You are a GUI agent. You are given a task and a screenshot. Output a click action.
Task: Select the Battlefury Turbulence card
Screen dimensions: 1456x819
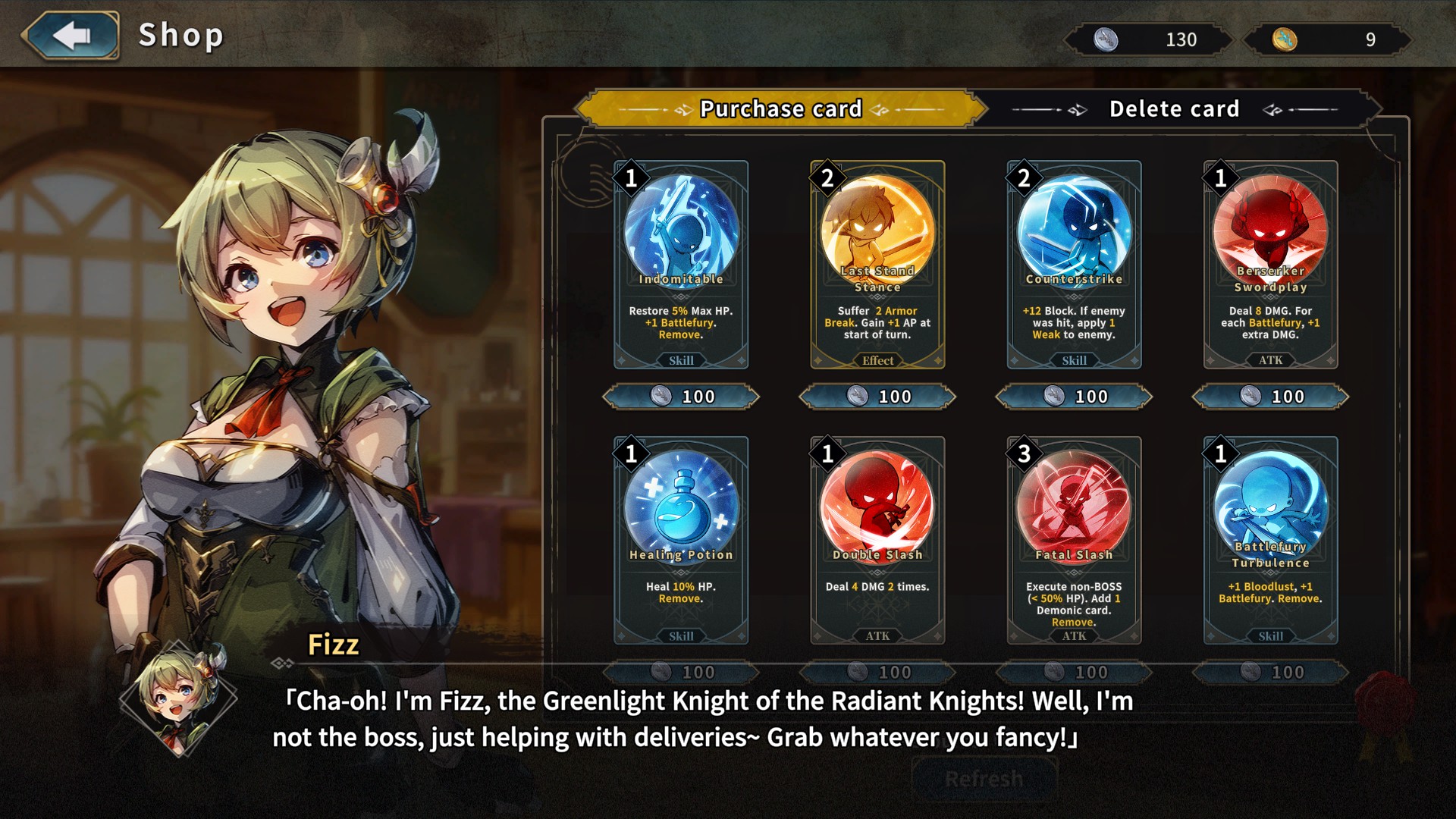[x=1270, y=540]
